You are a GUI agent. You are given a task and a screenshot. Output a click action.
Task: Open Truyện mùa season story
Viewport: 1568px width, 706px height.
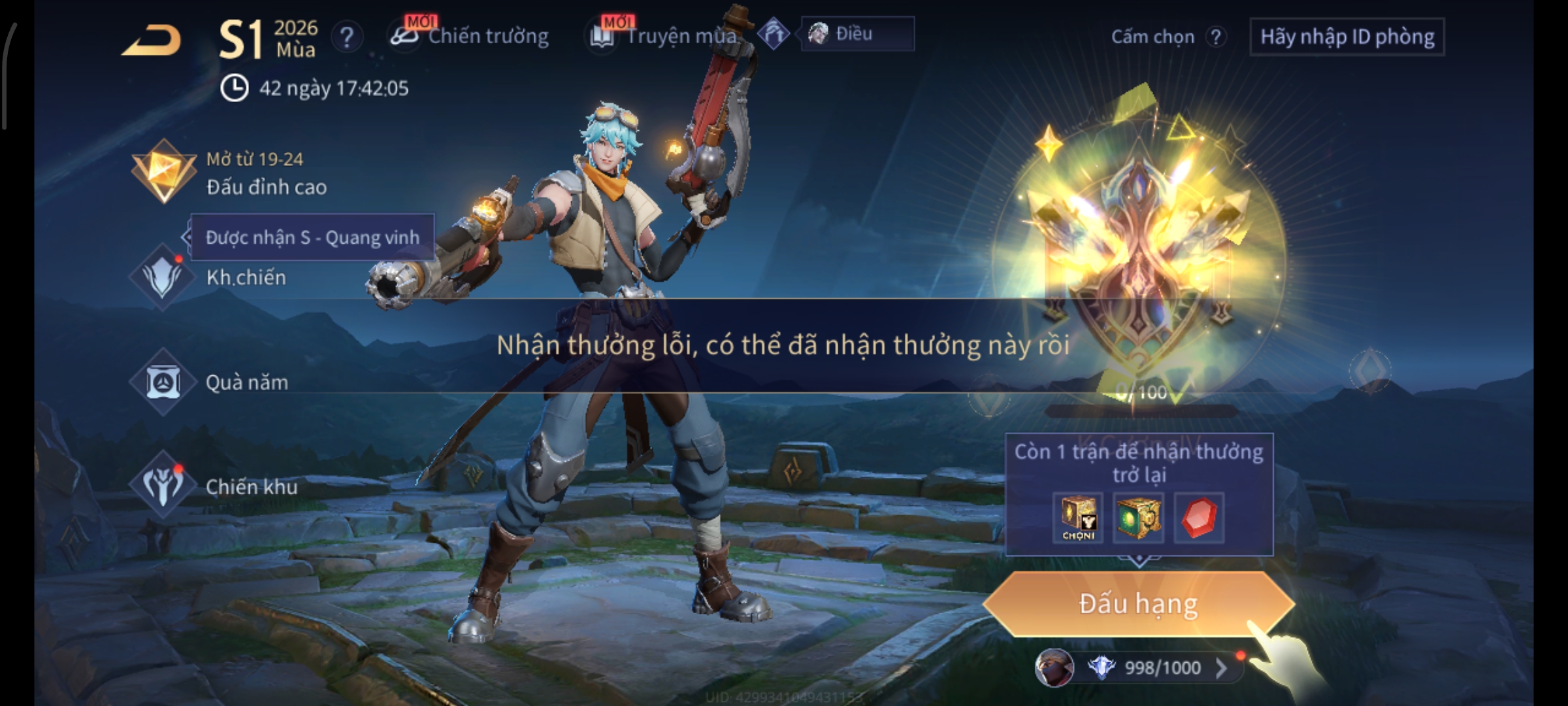click(666, 36)
